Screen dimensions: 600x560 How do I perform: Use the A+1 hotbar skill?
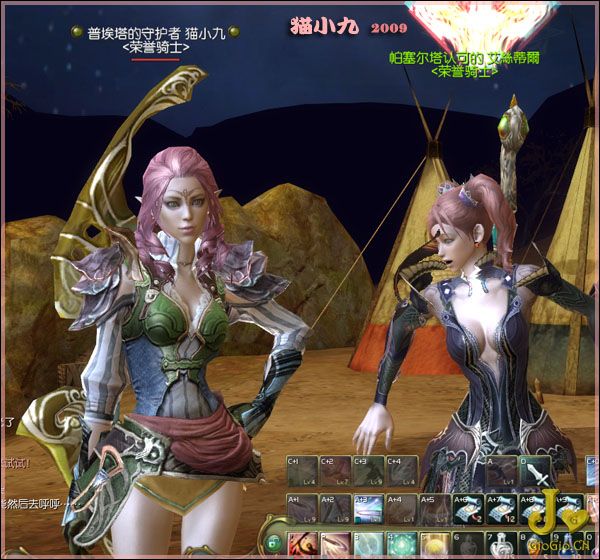click(302, 509)
